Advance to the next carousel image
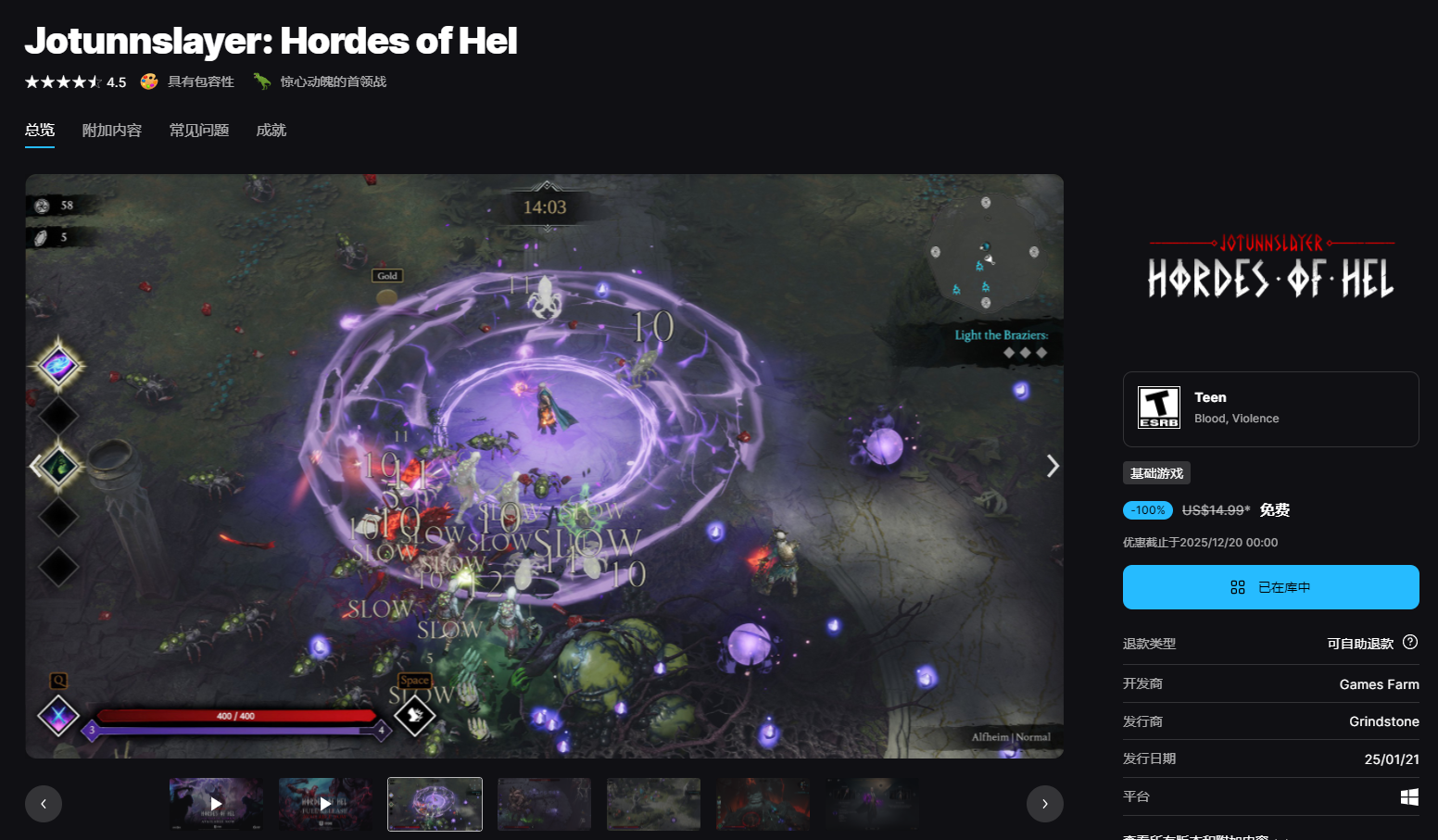The image size is (1438, 840). click(x=1052, y=466)
